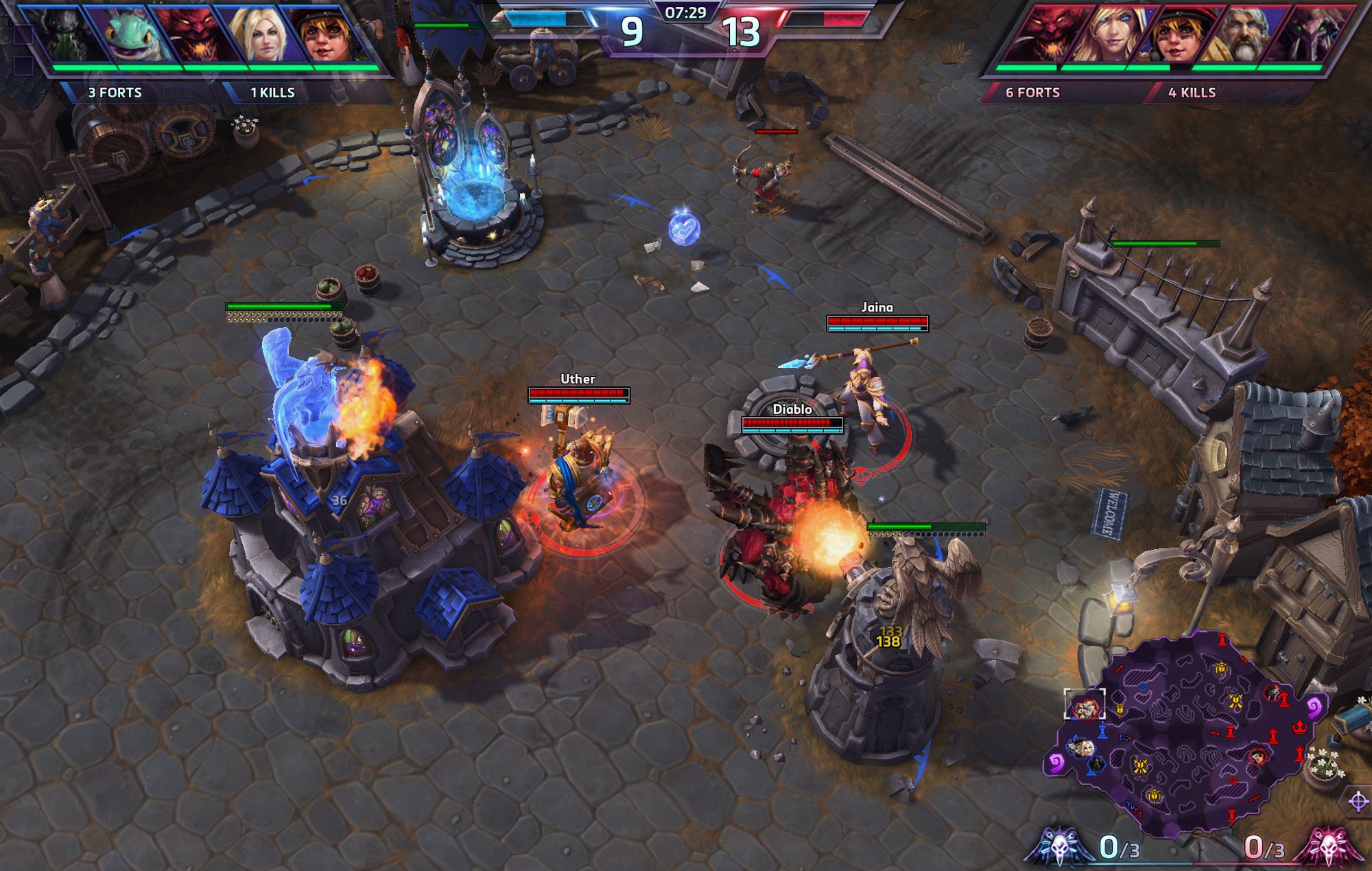Jump to red crown core marker on minimap

tap(1299, 727)
